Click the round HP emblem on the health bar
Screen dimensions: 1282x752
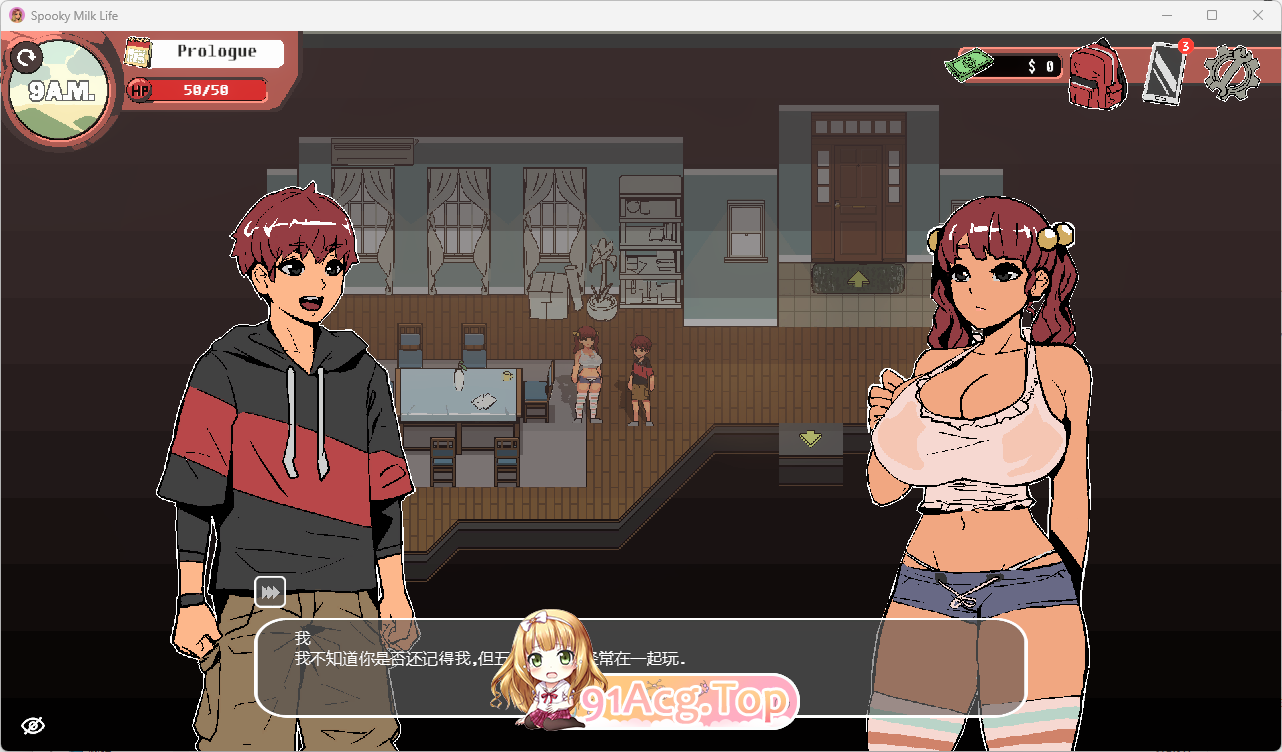142,90
